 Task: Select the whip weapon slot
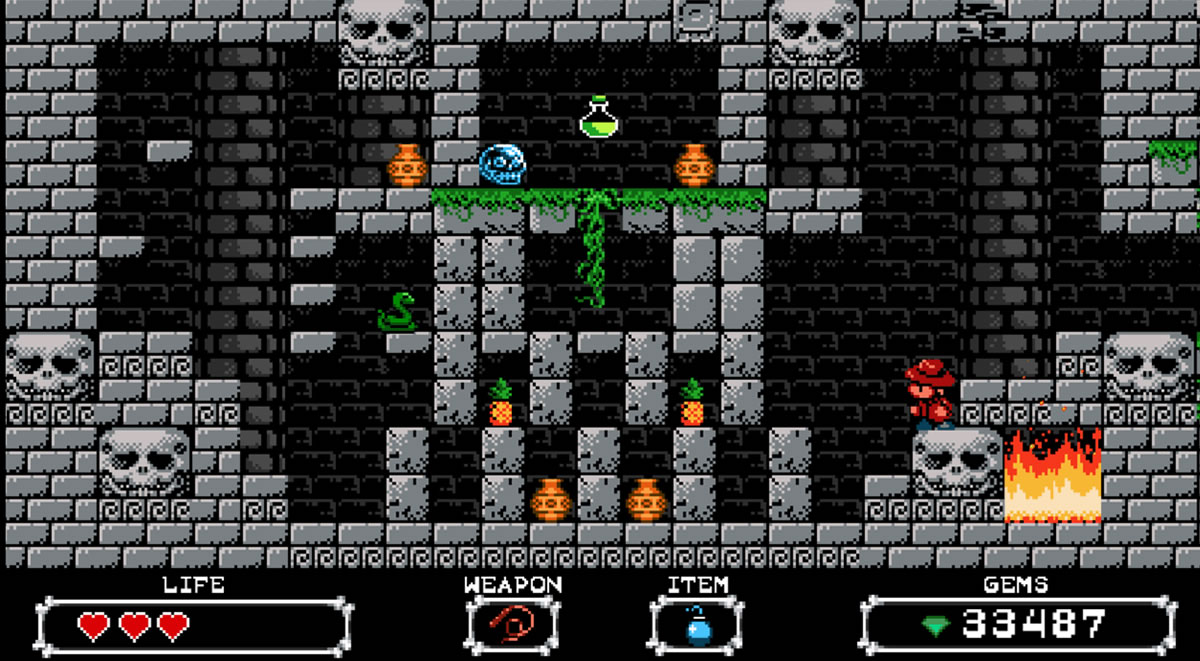click(512, 626)
